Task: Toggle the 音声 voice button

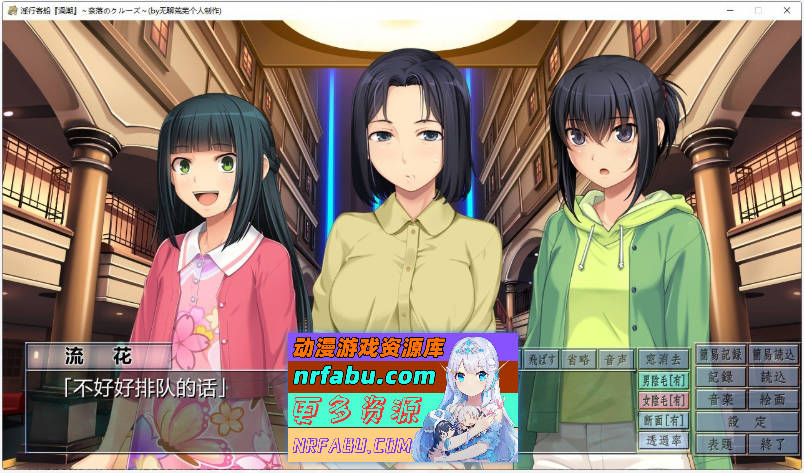Action: (614, 359)
